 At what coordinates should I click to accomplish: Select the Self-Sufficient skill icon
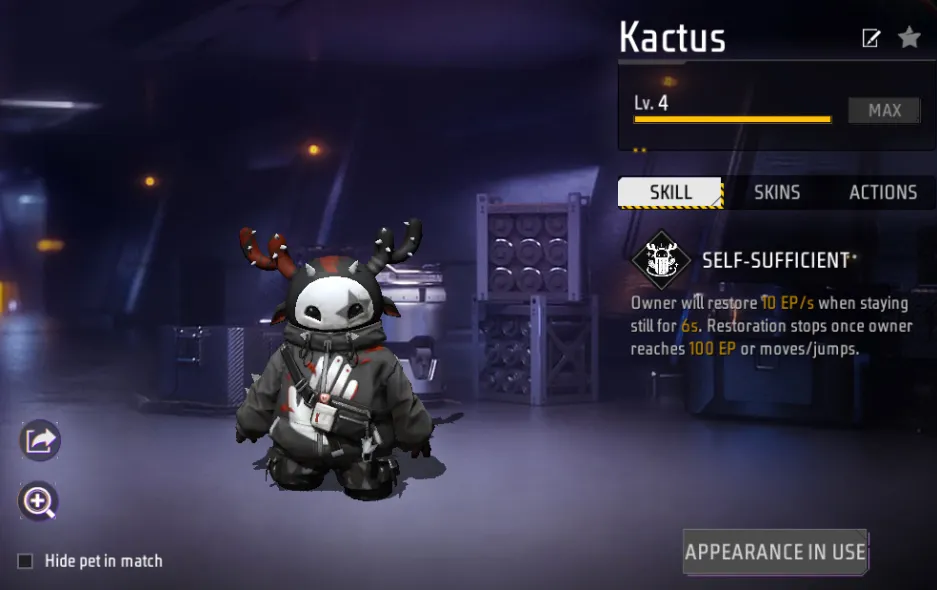661,261
